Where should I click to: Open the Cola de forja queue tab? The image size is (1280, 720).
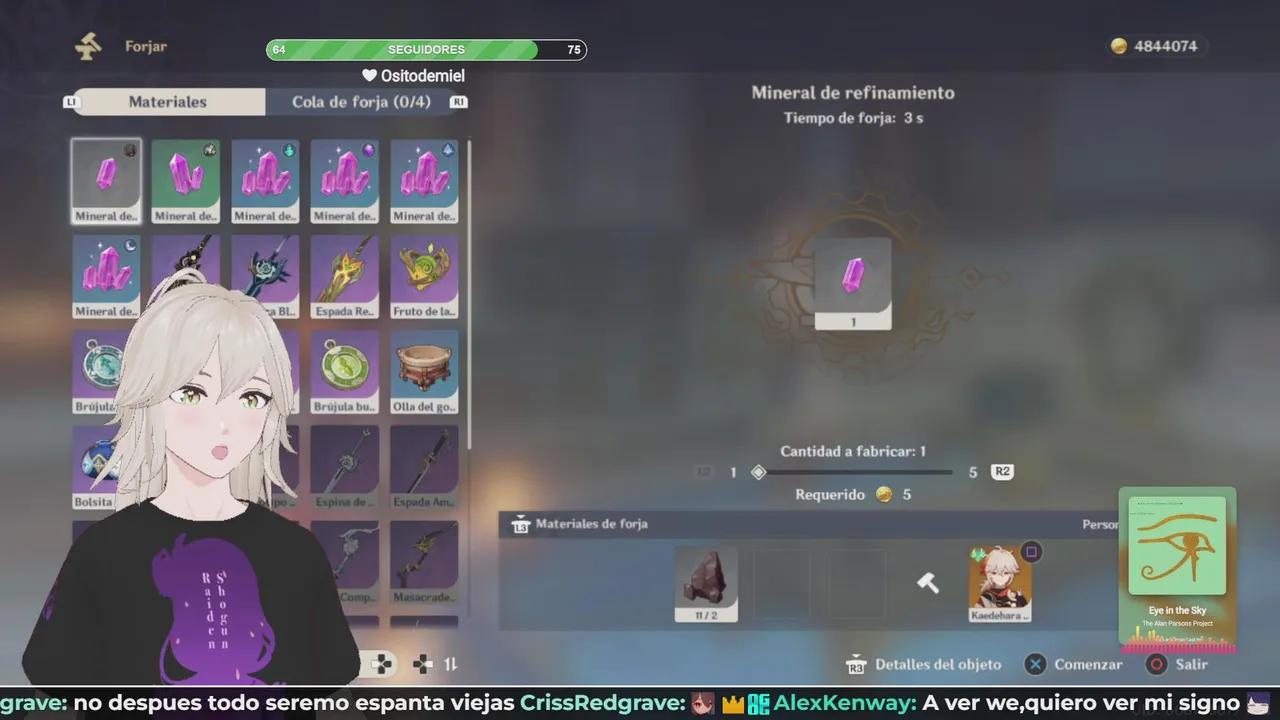[x=361, y=101]
